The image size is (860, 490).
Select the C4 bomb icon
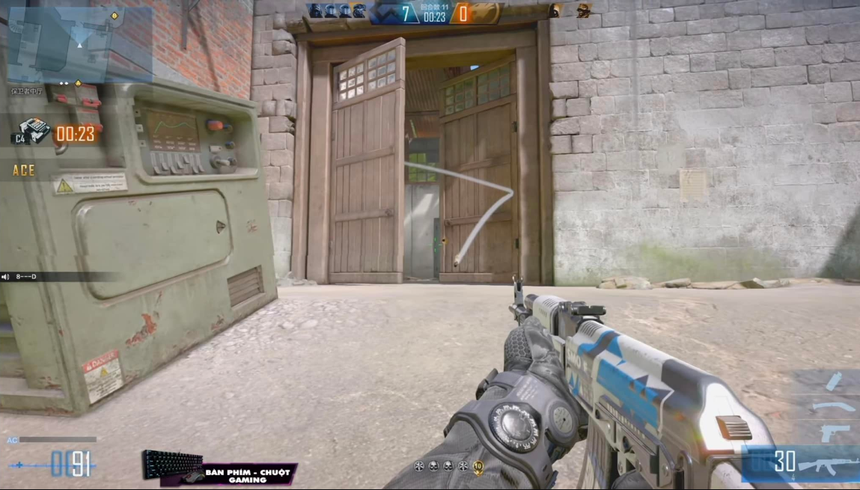coord(32,131)
